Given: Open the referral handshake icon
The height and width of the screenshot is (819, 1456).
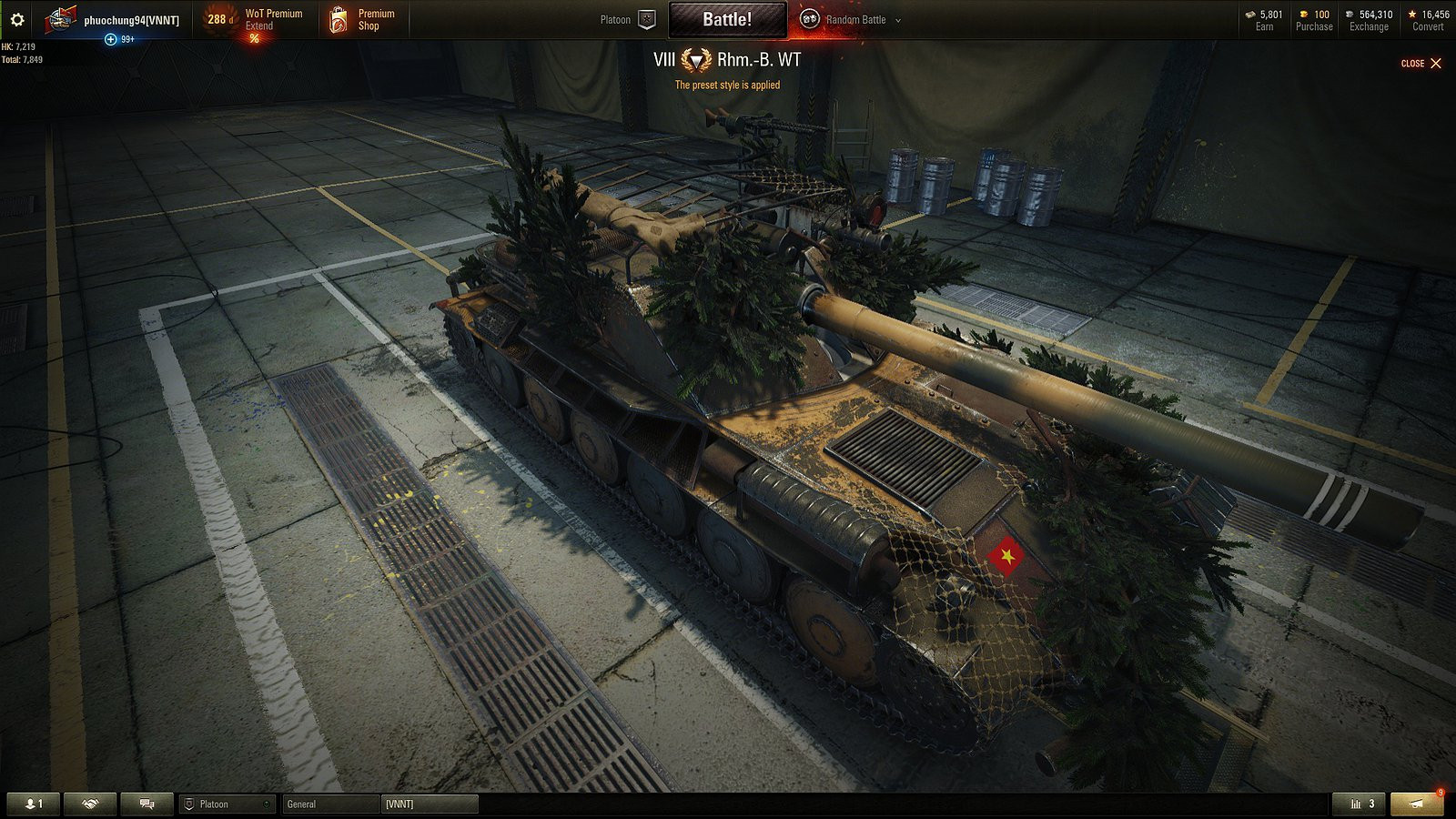Looking at the screenshot, I should pos(88,804).
